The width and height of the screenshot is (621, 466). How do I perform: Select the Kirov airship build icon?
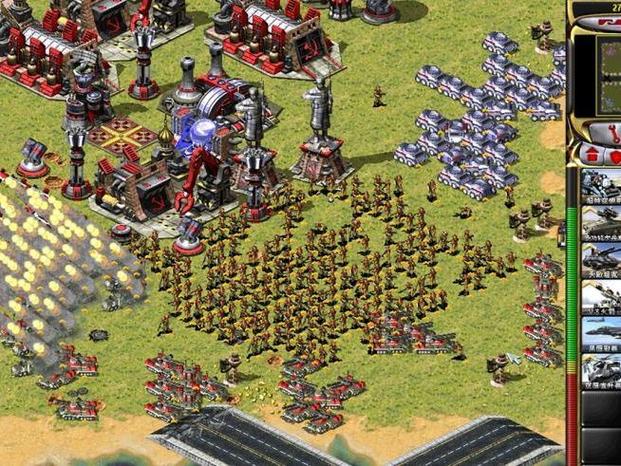602,335
